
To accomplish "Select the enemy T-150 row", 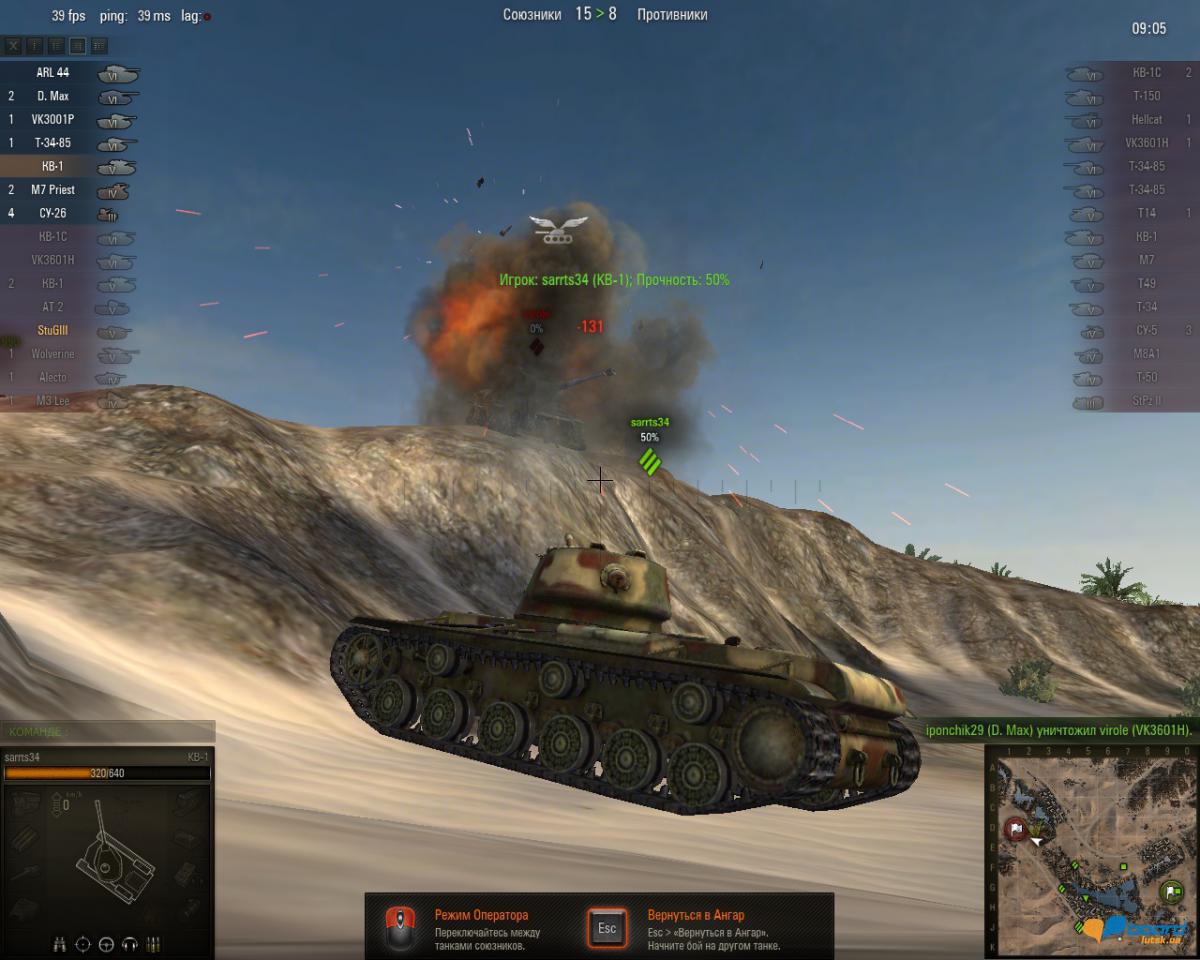I will [x=1145, y=96].
